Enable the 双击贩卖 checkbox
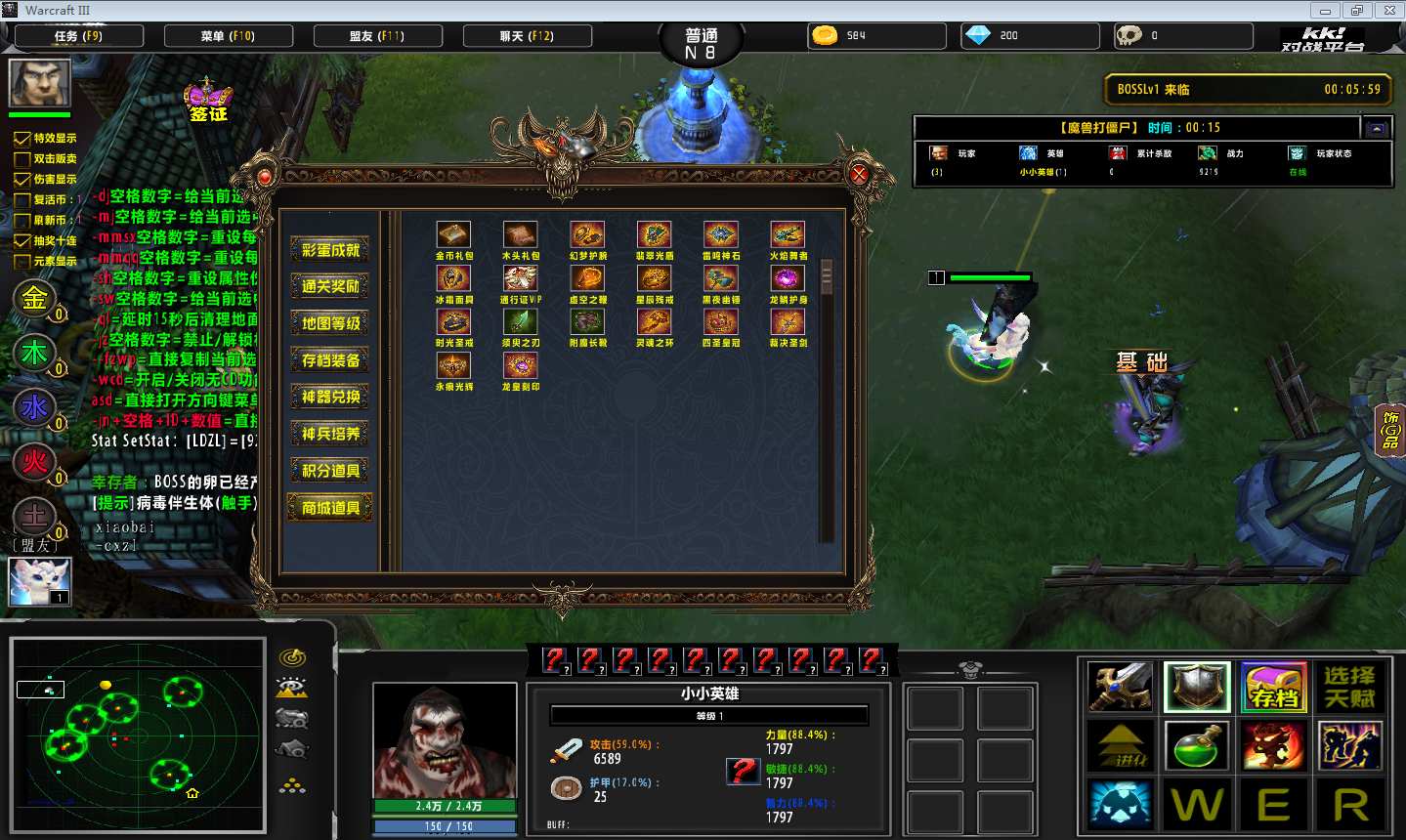Image resolution: width=1406 pixels, height=840 pixels. [x=22, y=159]
